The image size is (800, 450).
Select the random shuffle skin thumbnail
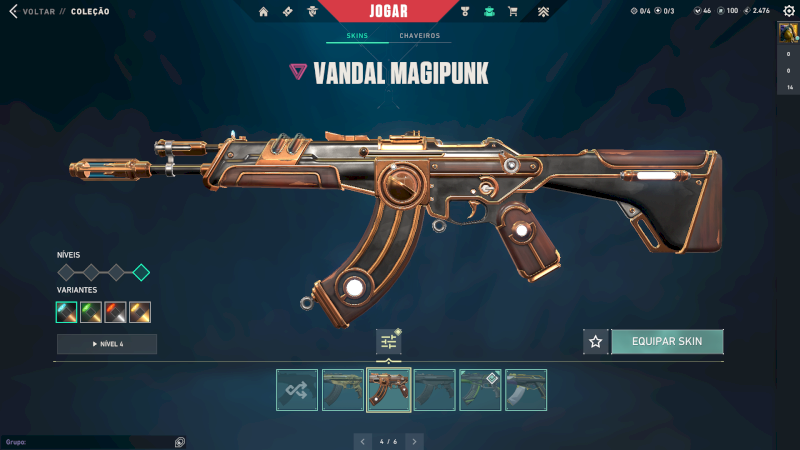tap(297, 390)
